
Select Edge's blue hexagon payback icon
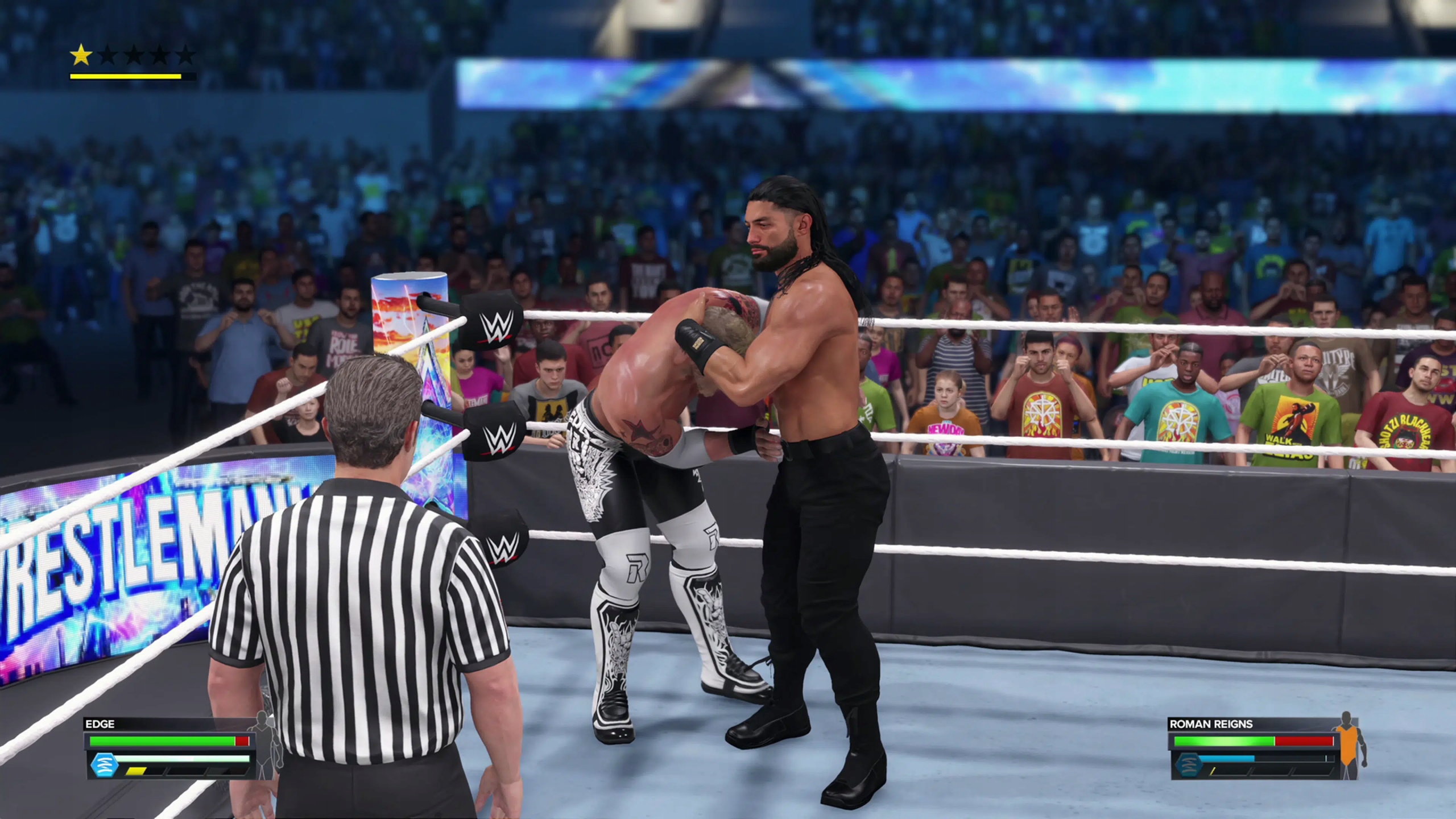pyautogui.click(x=104, y=765)
